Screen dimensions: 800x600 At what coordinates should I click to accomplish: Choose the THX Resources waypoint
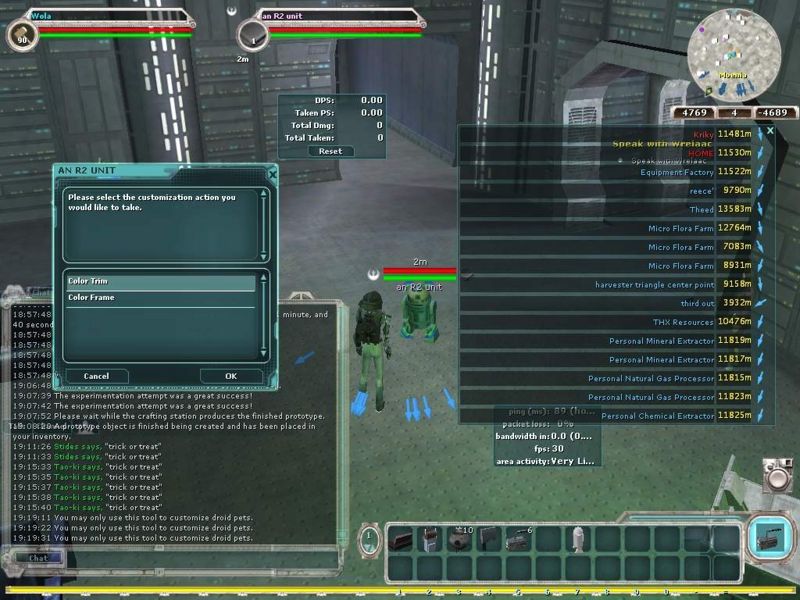coord(683,322)
